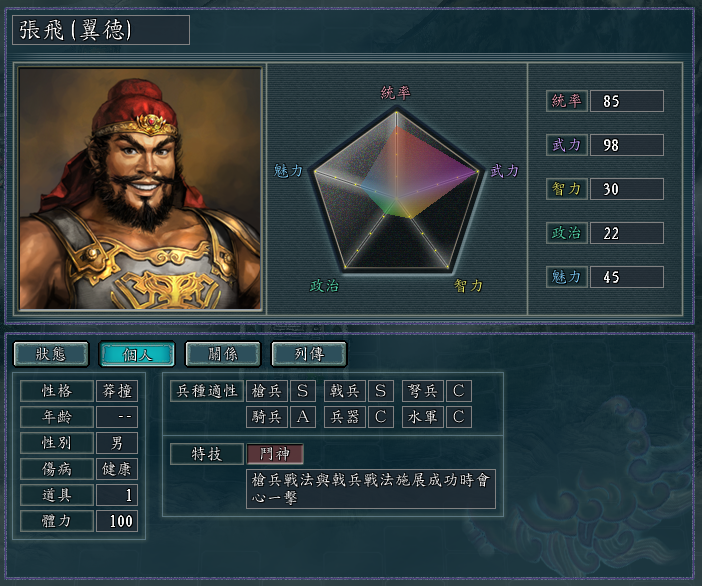
Task: Click Zhang Fei's portrait
Action: coord(141,188)
